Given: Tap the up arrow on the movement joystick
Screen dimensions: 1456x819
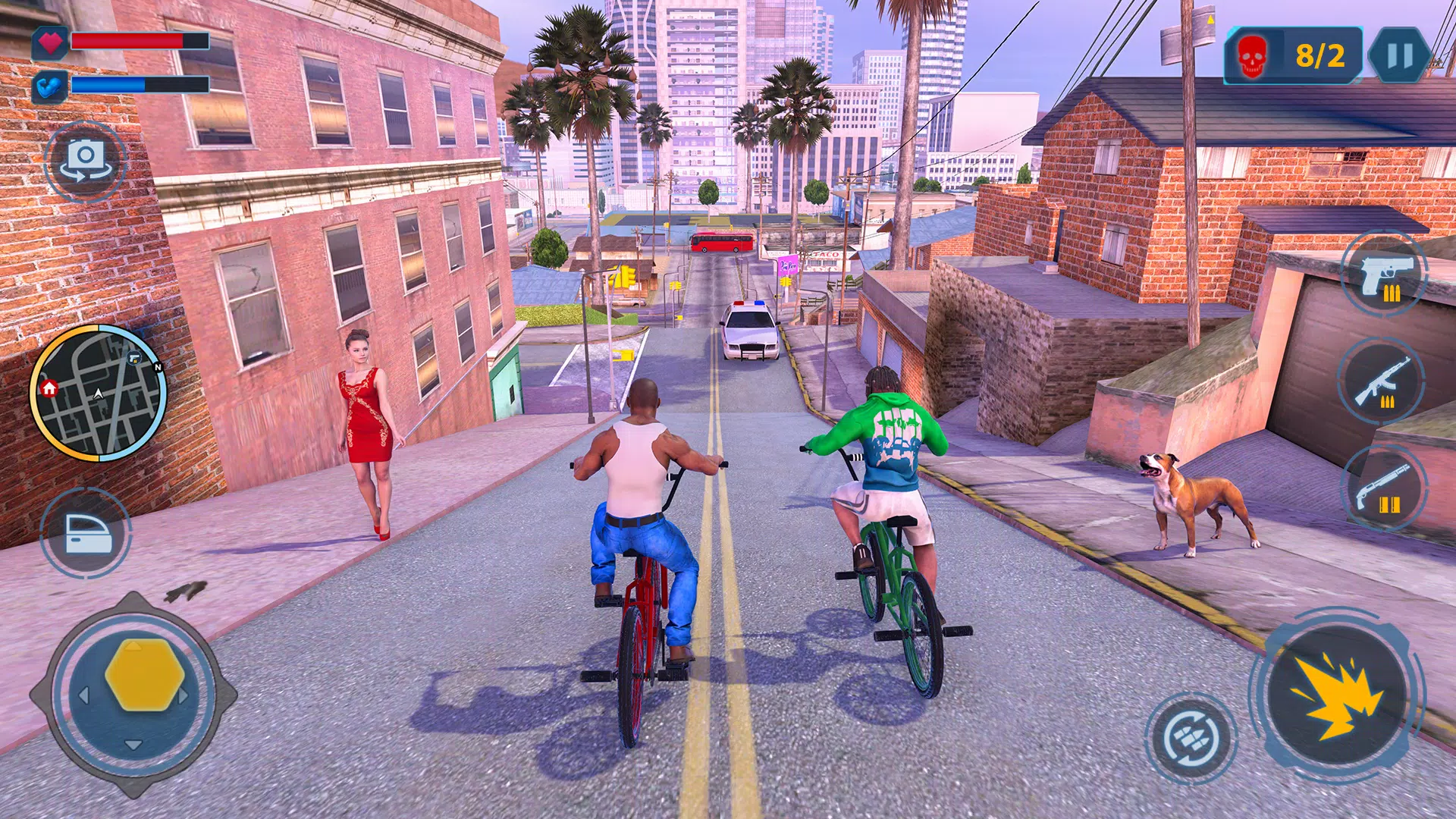Looking at the screenshot, I should pyautogui.click(x=133, y=647).
